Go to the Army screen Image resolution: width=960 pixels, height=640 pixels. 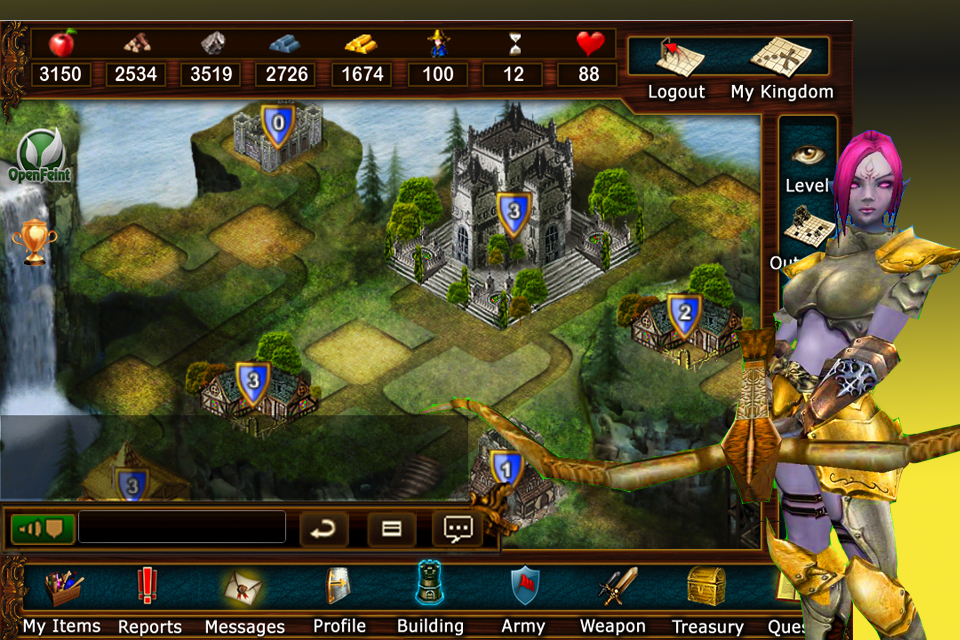pos(523,598)
